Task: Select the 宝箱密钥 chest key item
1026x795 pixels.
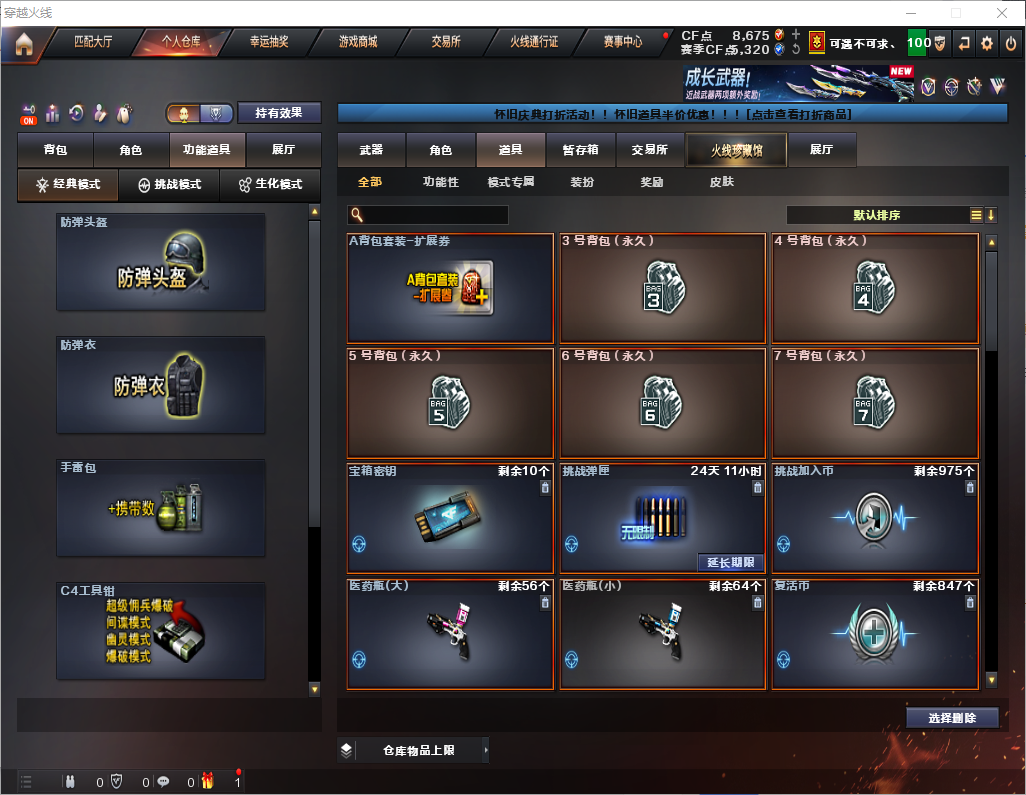Action: (450, 518)
